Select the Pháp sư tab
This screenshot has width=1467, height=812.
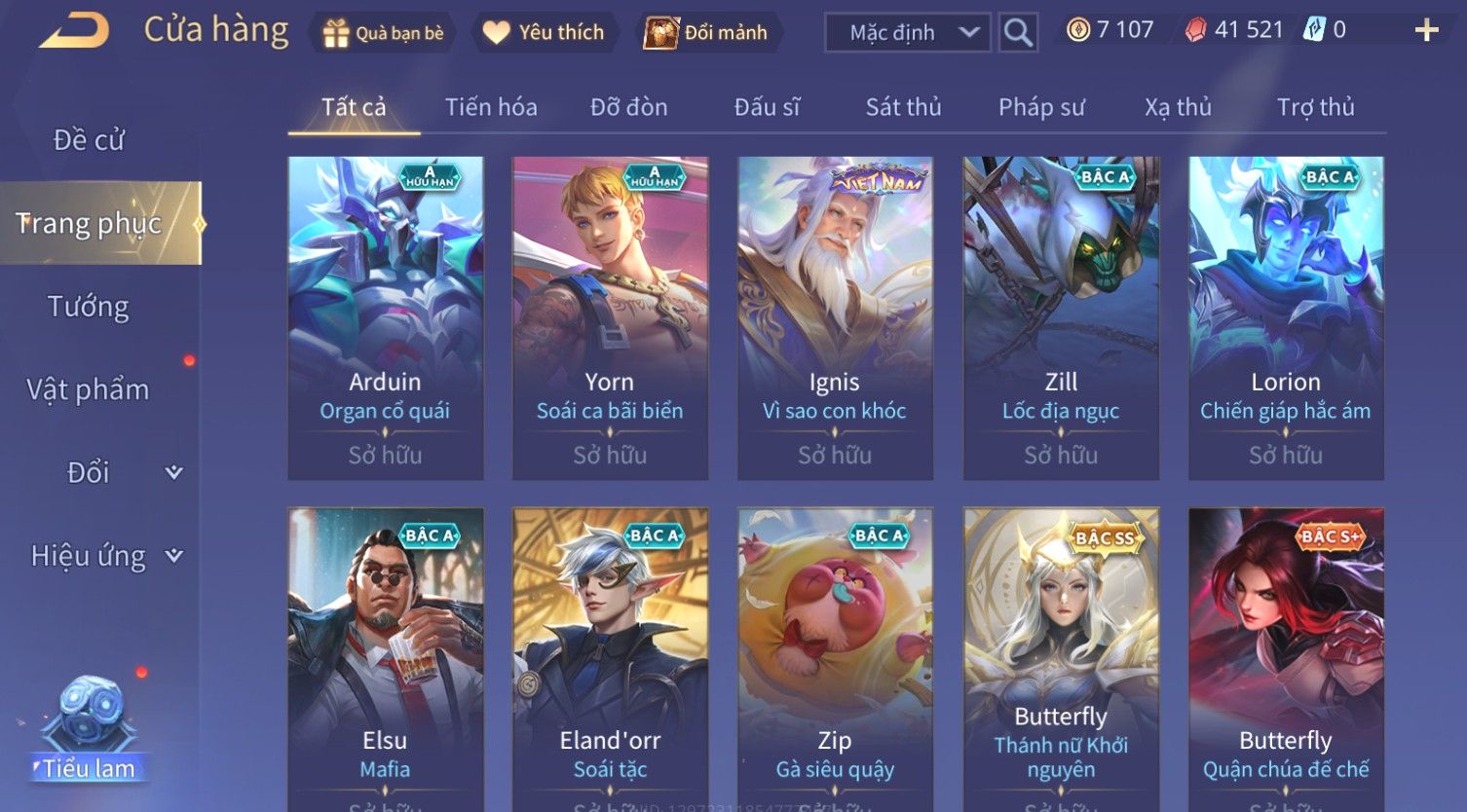tap(1040, 107)
